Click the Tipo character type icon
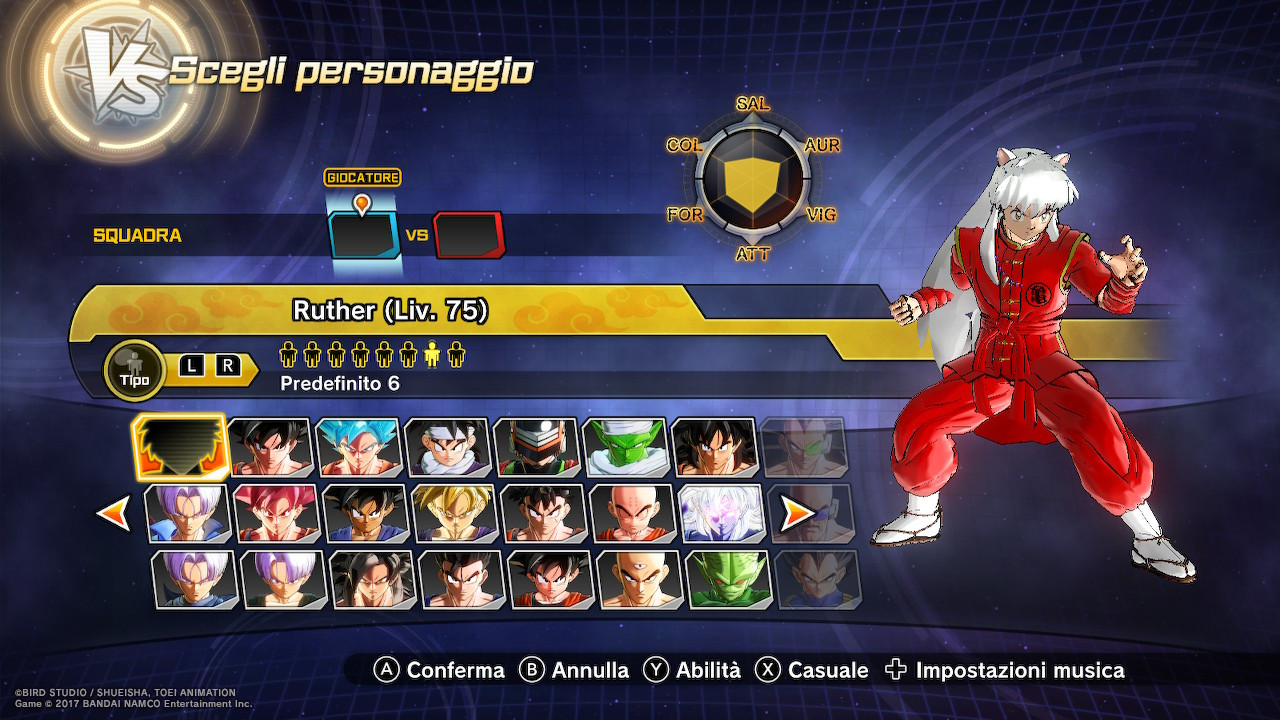This screenshot has height=720, width=1280. [134, 370]
